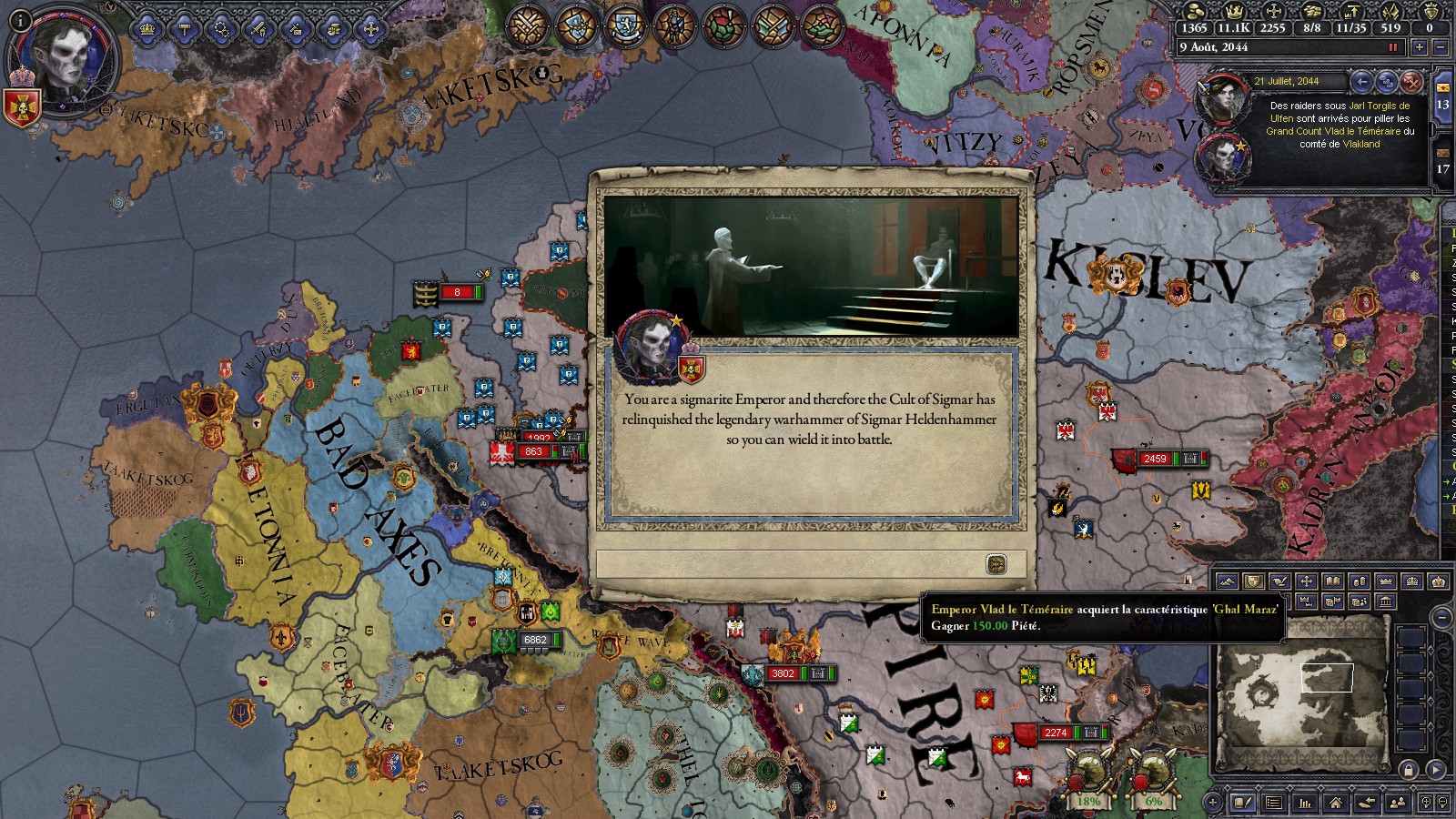Click the home capital button
This screenshot has height=819, width=1456.
(x=1336, y=803)
